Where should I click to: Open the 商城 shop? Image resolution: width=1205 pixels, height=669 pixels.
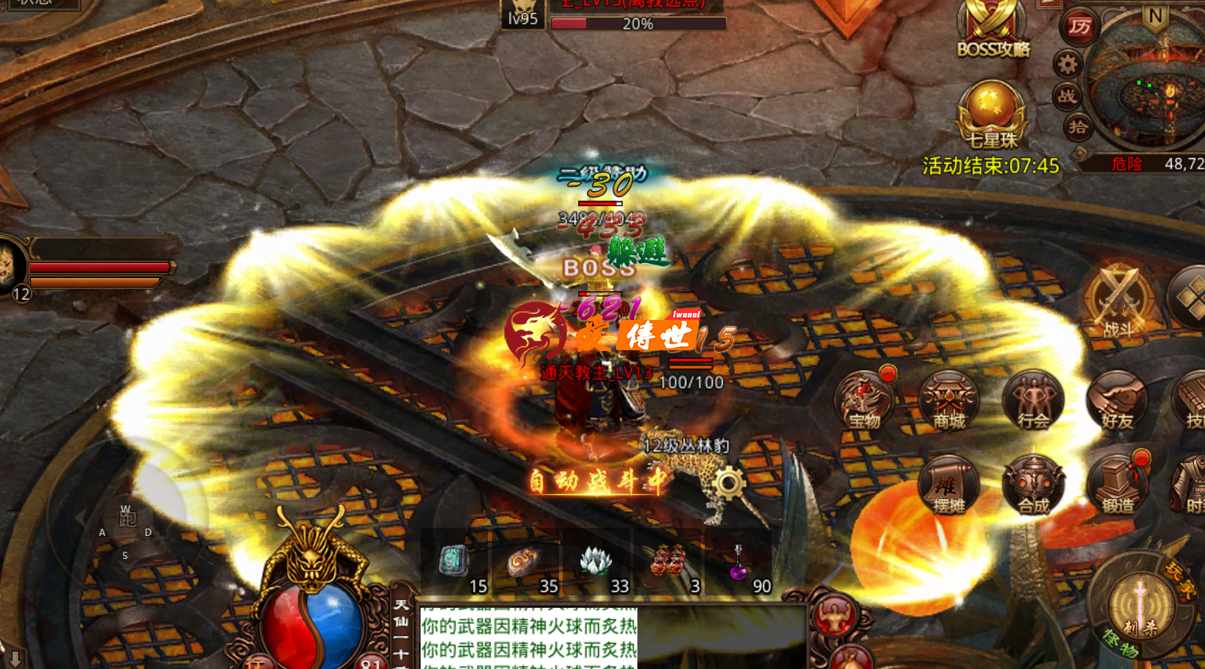tap(948, 400)
